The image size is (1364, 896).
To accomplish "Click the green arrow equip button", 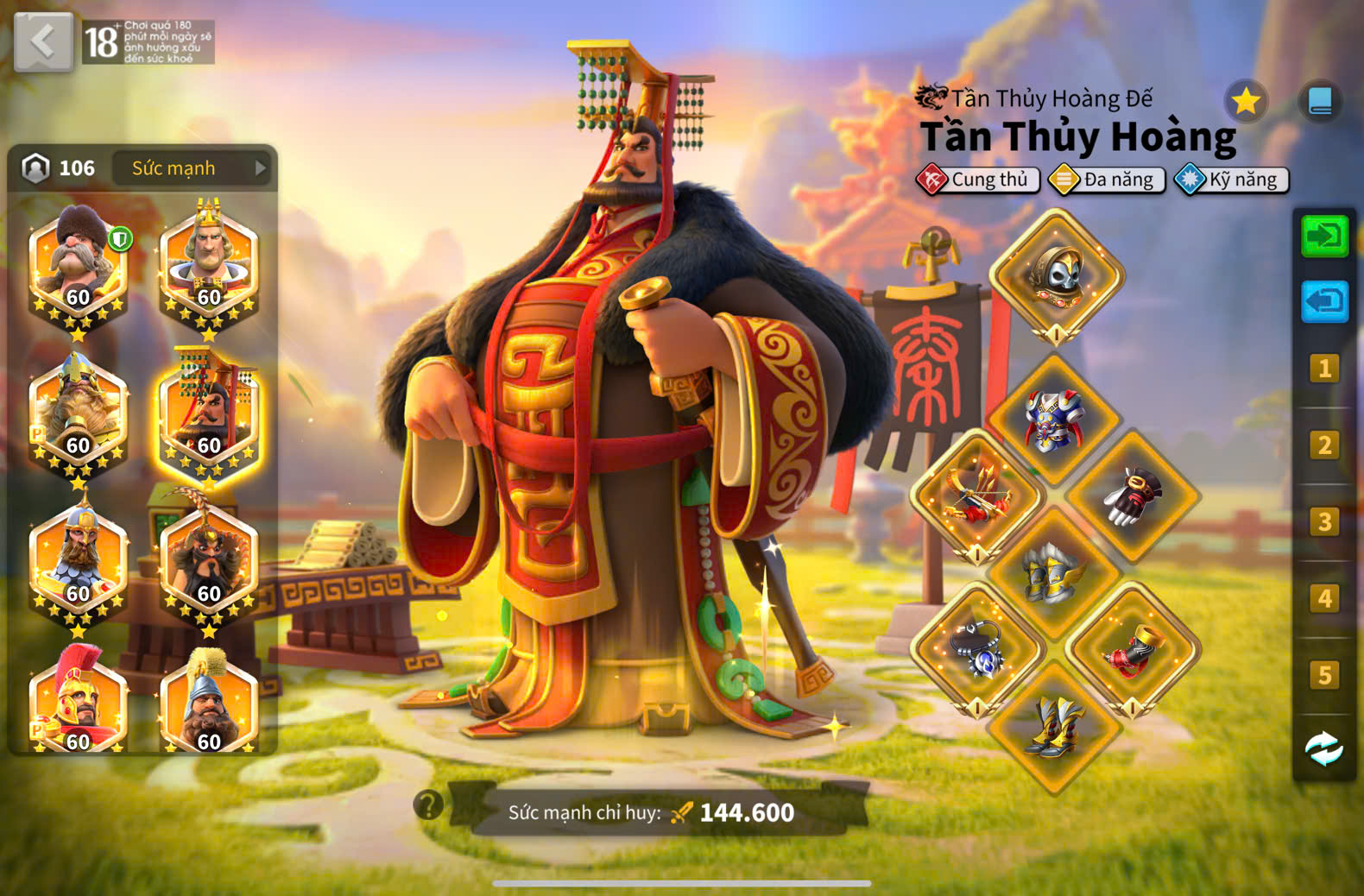I will (1324, 236).
